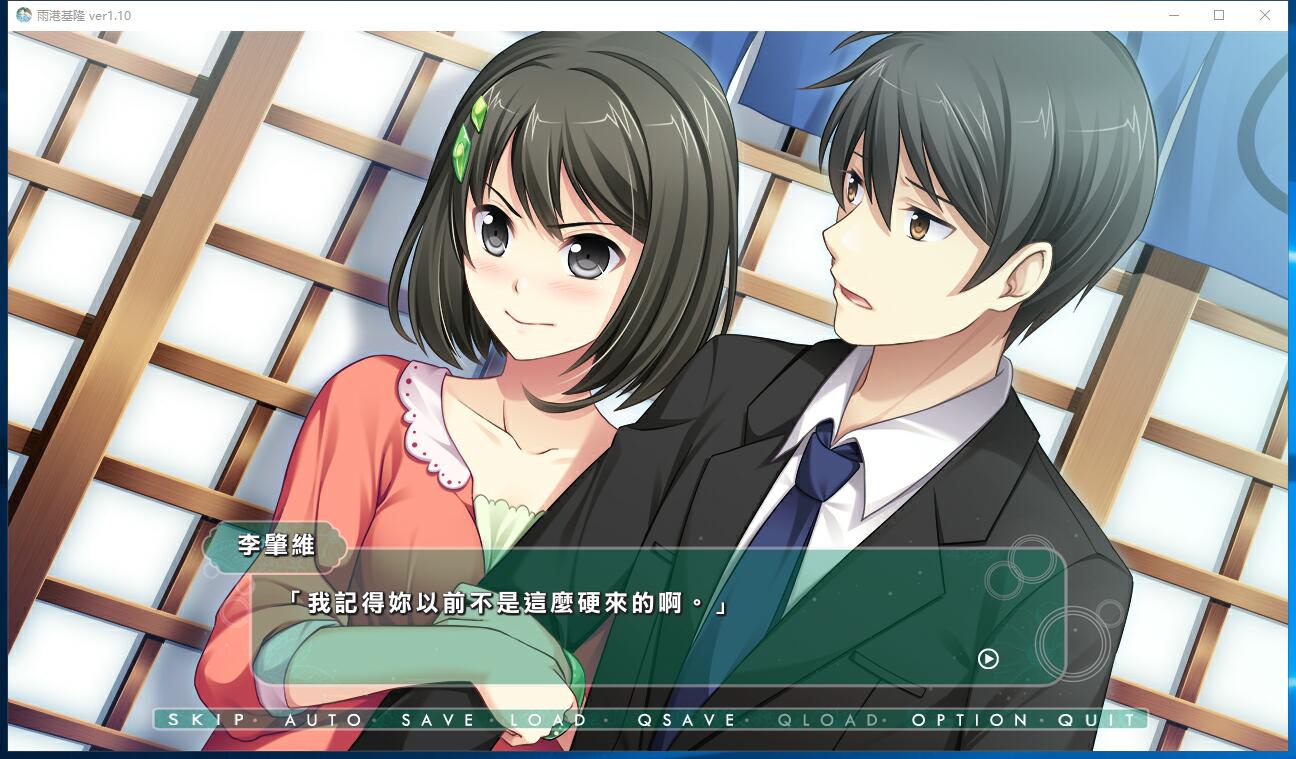1296x759 pixels.
Task: Advance dialogue with the arrow icon
Action: 988,659
